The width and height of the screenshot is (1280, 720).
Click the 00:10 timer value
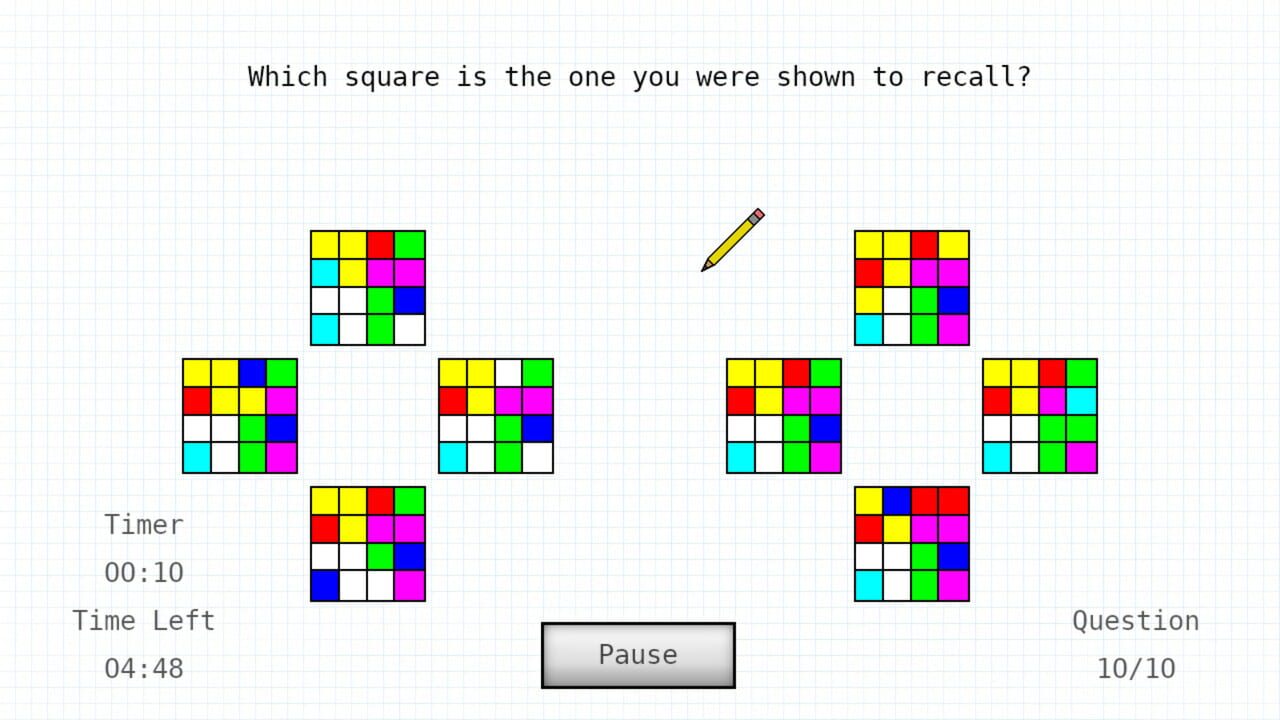pos(143,572)
